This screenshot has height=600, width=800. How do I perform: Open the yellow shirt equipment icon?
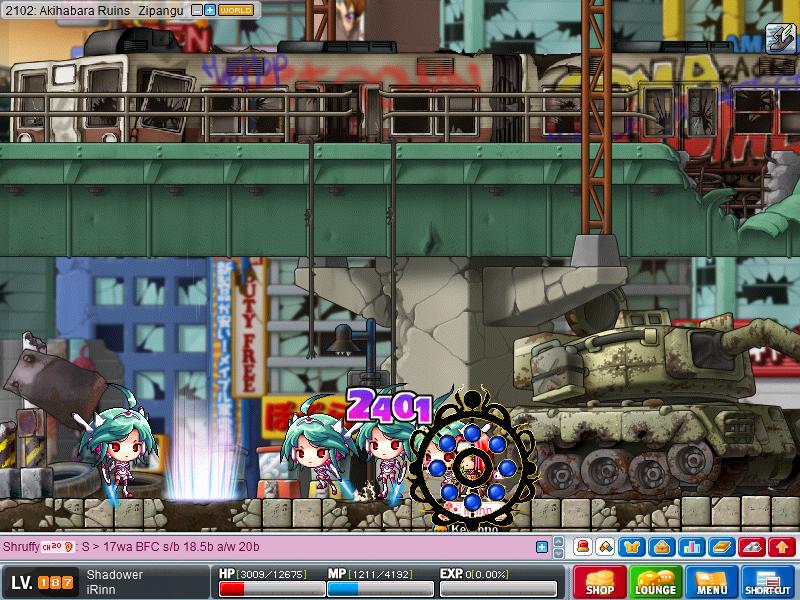(x=632, y=547)
